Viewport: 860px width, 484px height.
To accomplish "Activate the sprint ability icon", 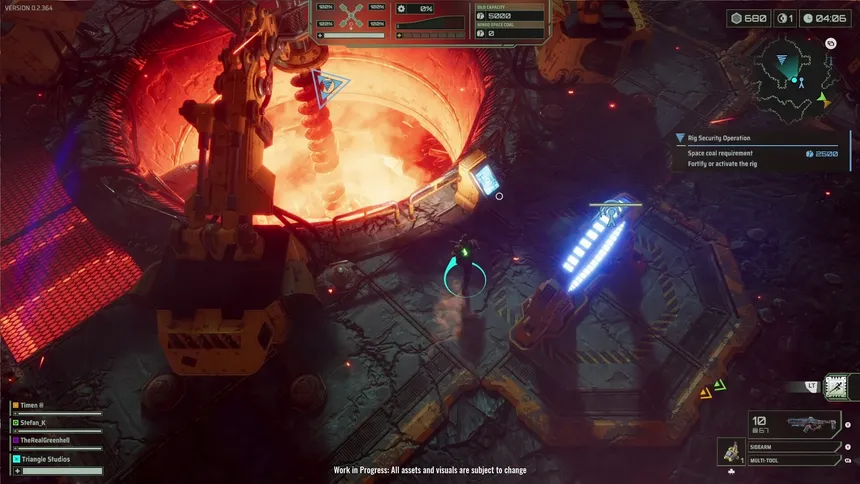I will click(x=836, y=386).
